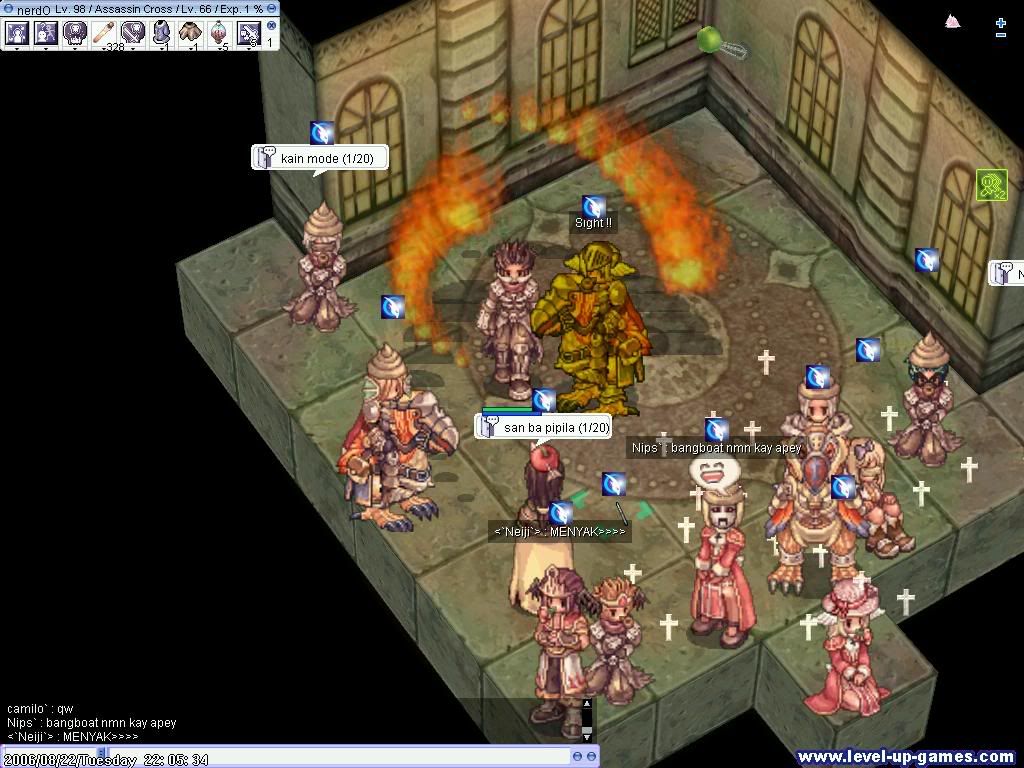
Task: Use the potion stick item with count 328
Action: (x=104, y=33)
